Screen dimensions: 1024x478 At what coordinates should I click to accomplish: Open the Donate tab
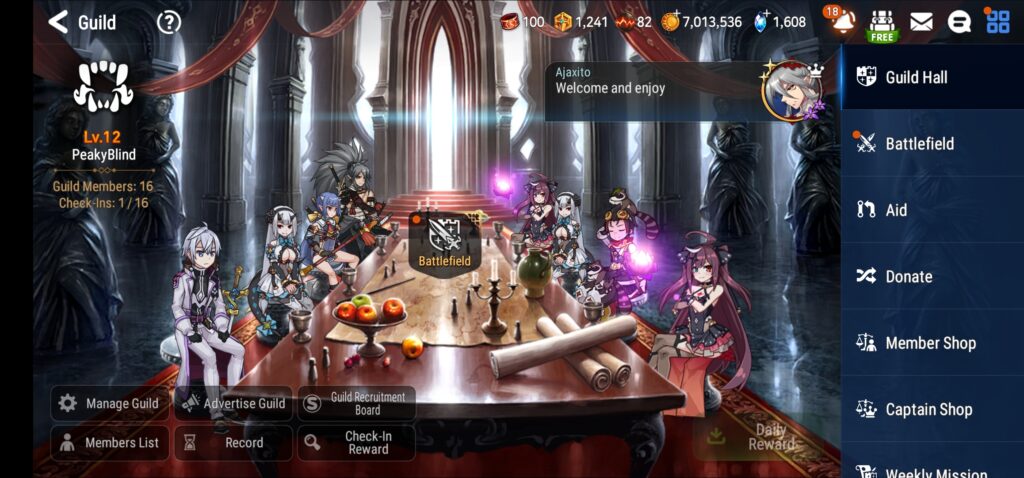point(932,276)
